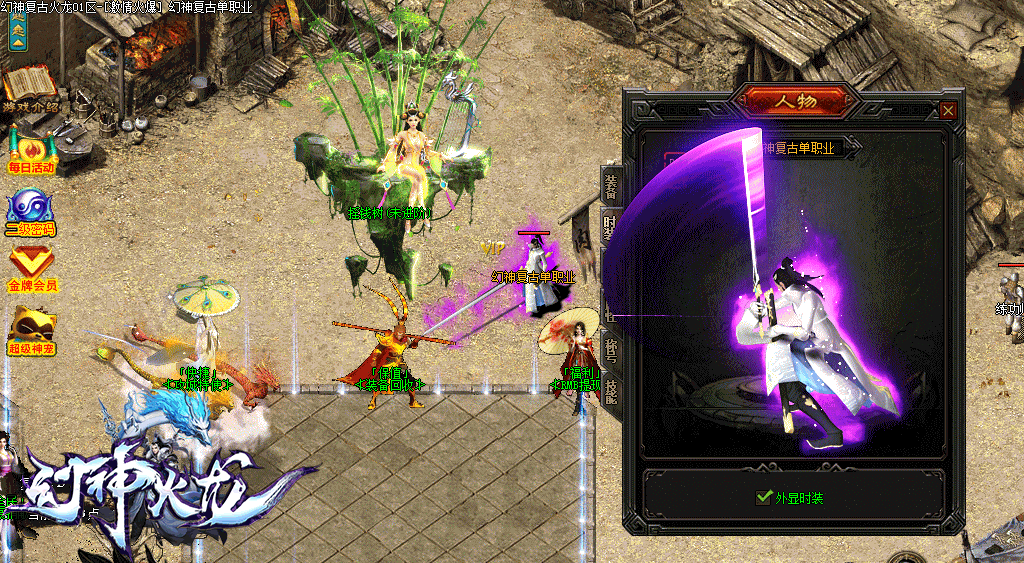Screen dimensions: 1024x563
Task: Switch to the 装备 equipment tab
Action: tap(610, 183)
